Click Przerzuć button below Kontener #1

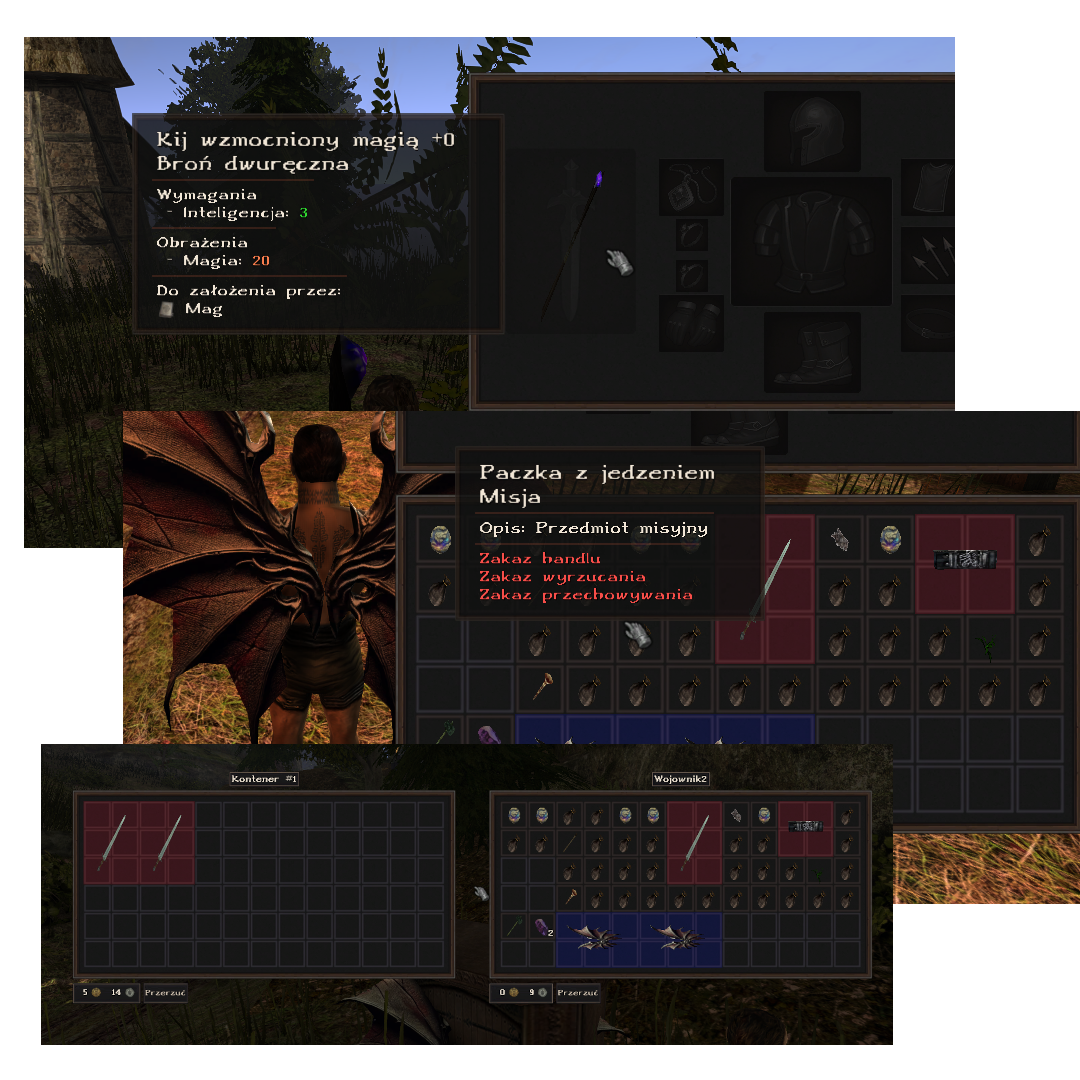pos(165,993)
